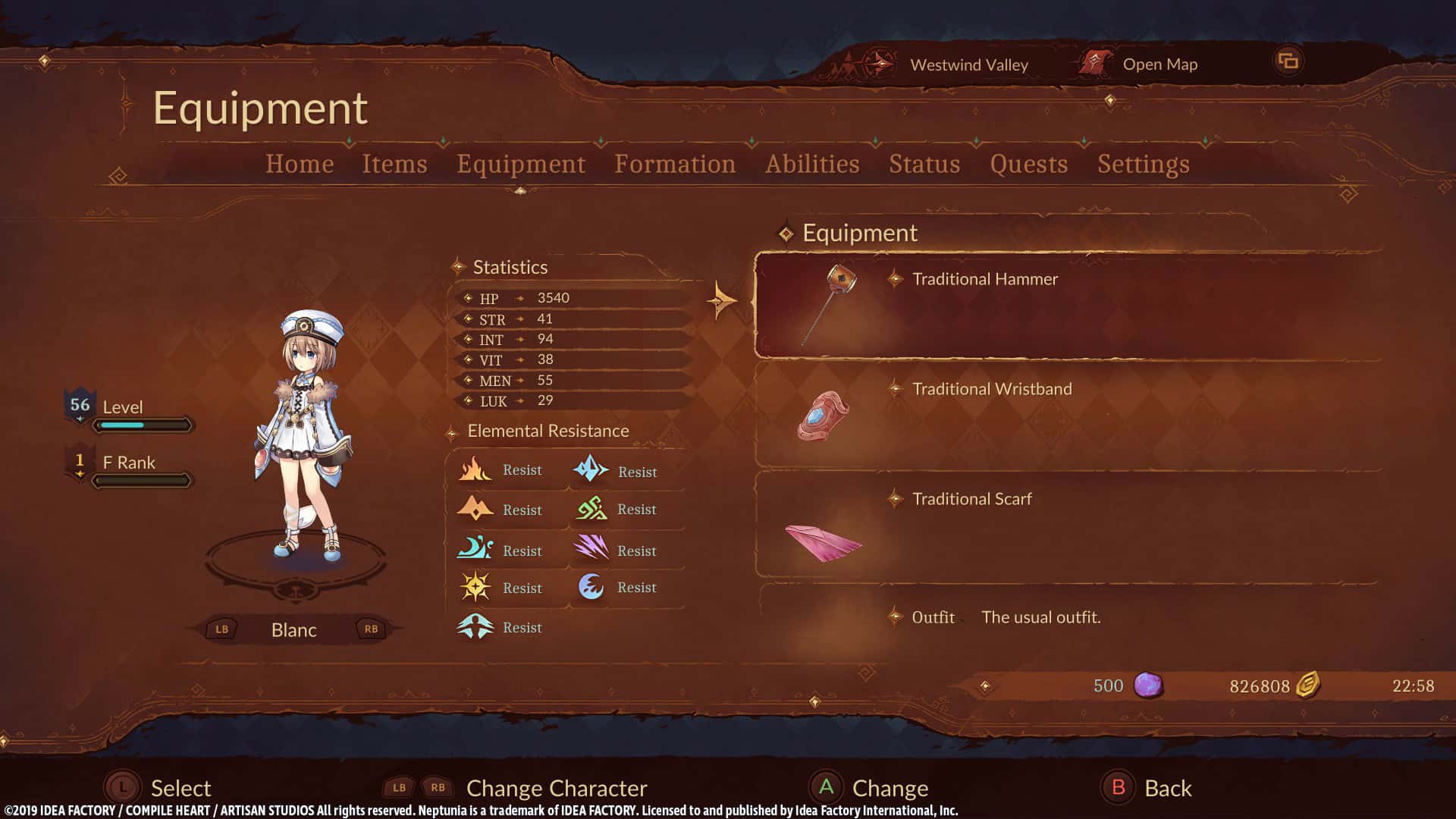This screenshot has height=819, width=1456.
Task: Open the Status tab
Action: click(924, 164)
